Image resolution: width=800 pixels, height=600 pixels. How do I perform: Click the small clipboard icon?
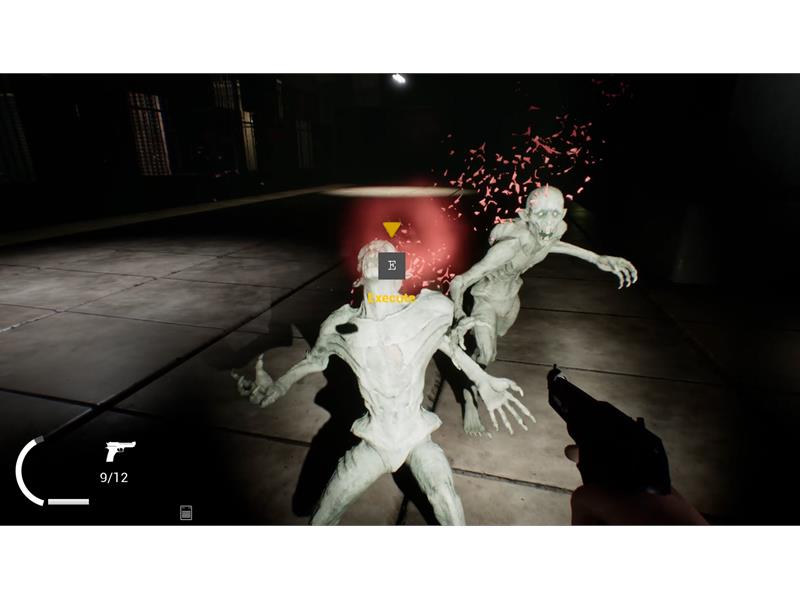tap(186, 513)
